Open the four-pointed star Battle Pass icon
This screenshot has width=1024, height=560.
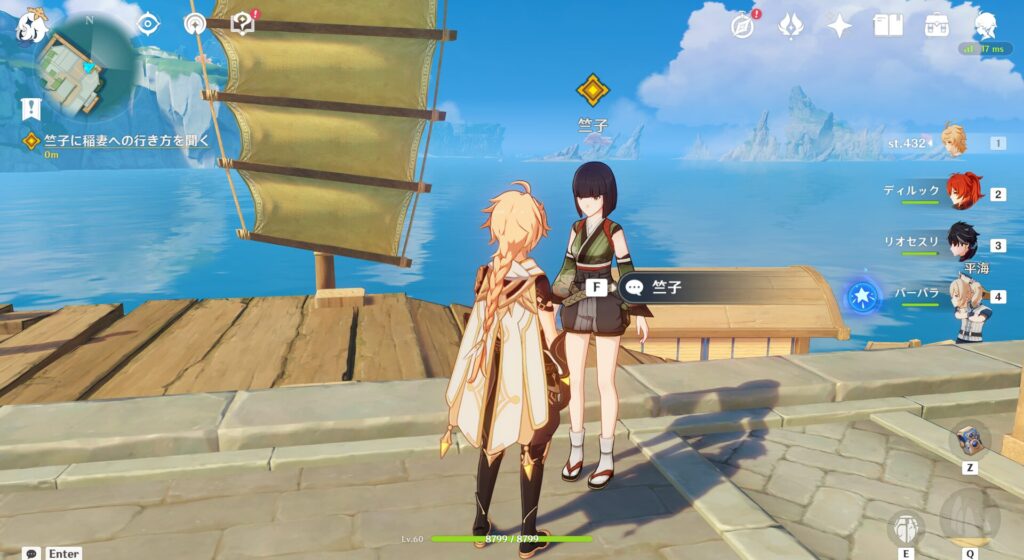click(840, 26)
